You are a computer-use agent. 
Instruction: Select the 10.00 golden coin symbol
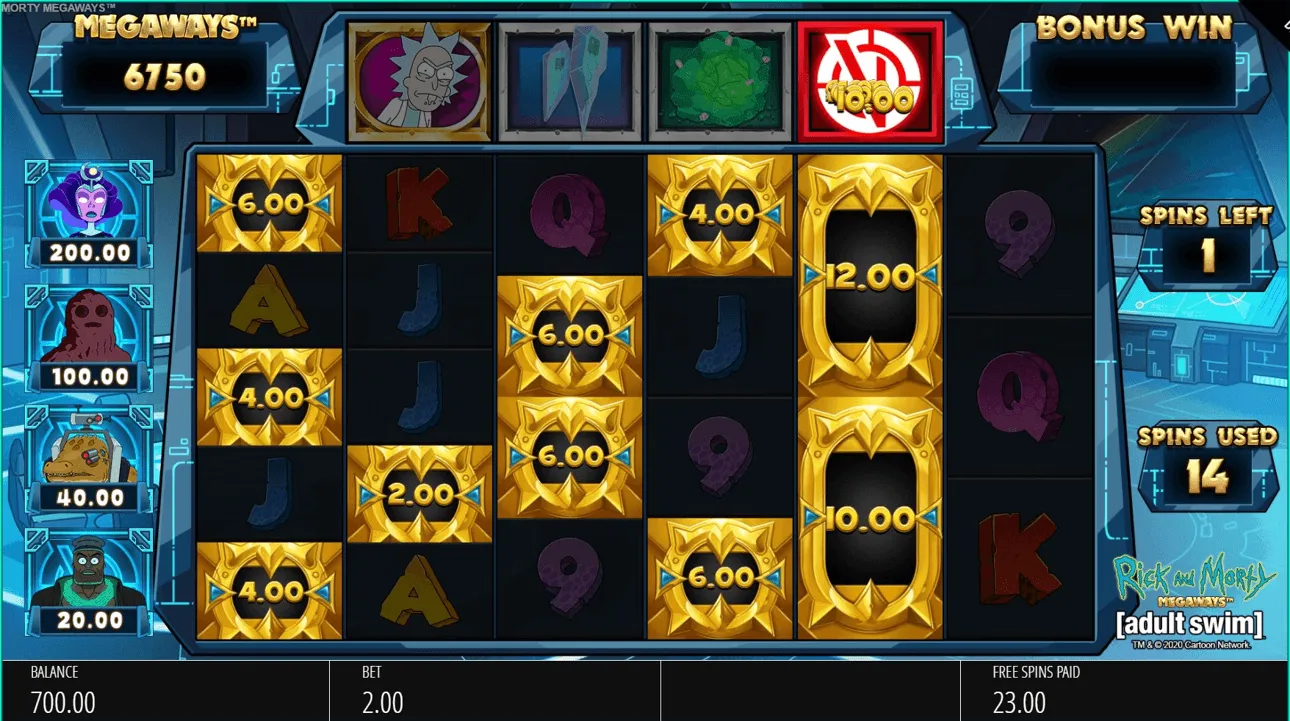[870, 518]
